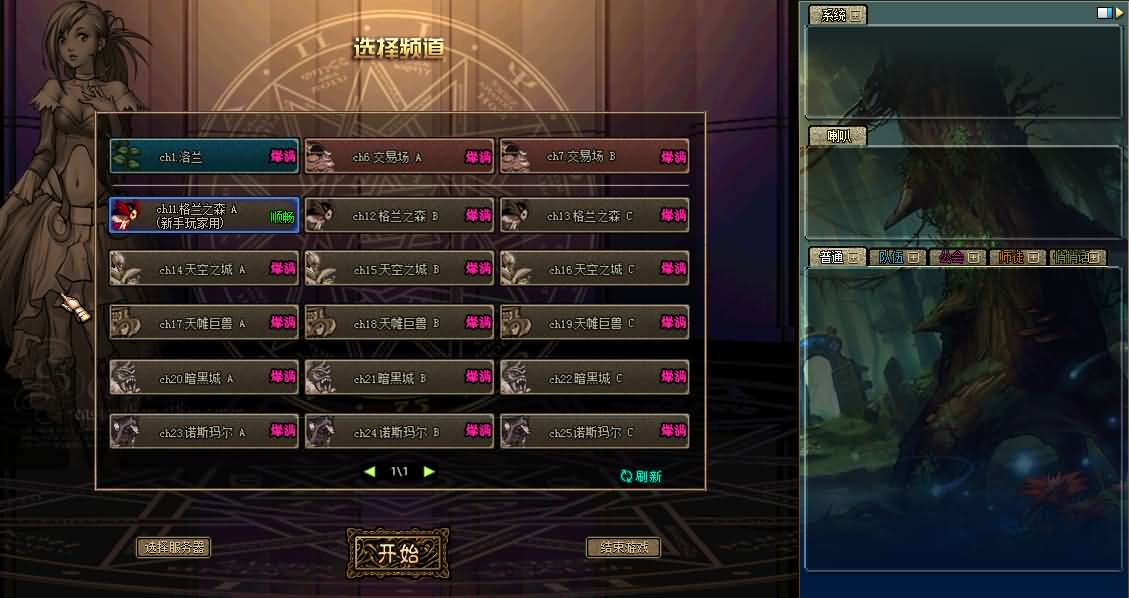Choose channel ch24 诺斯玛尔 B

(x=399, y=432)
